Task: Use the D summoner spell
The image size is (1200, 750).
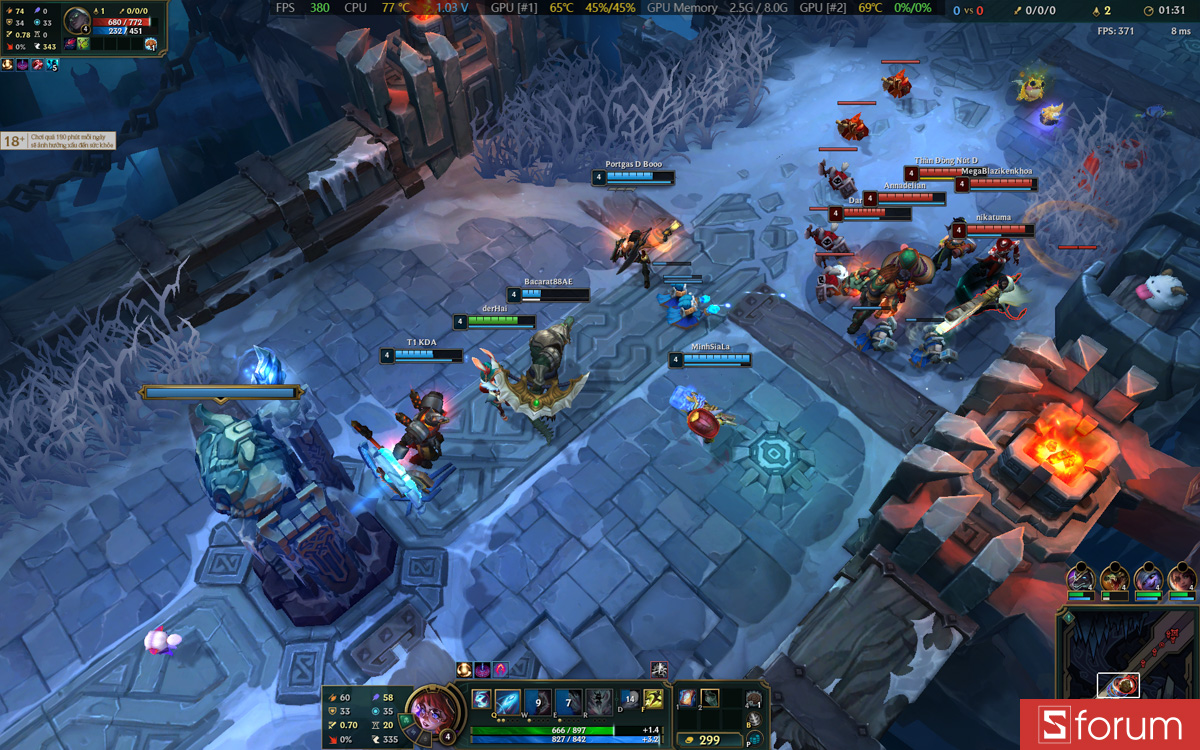Action: pos(629,700)
